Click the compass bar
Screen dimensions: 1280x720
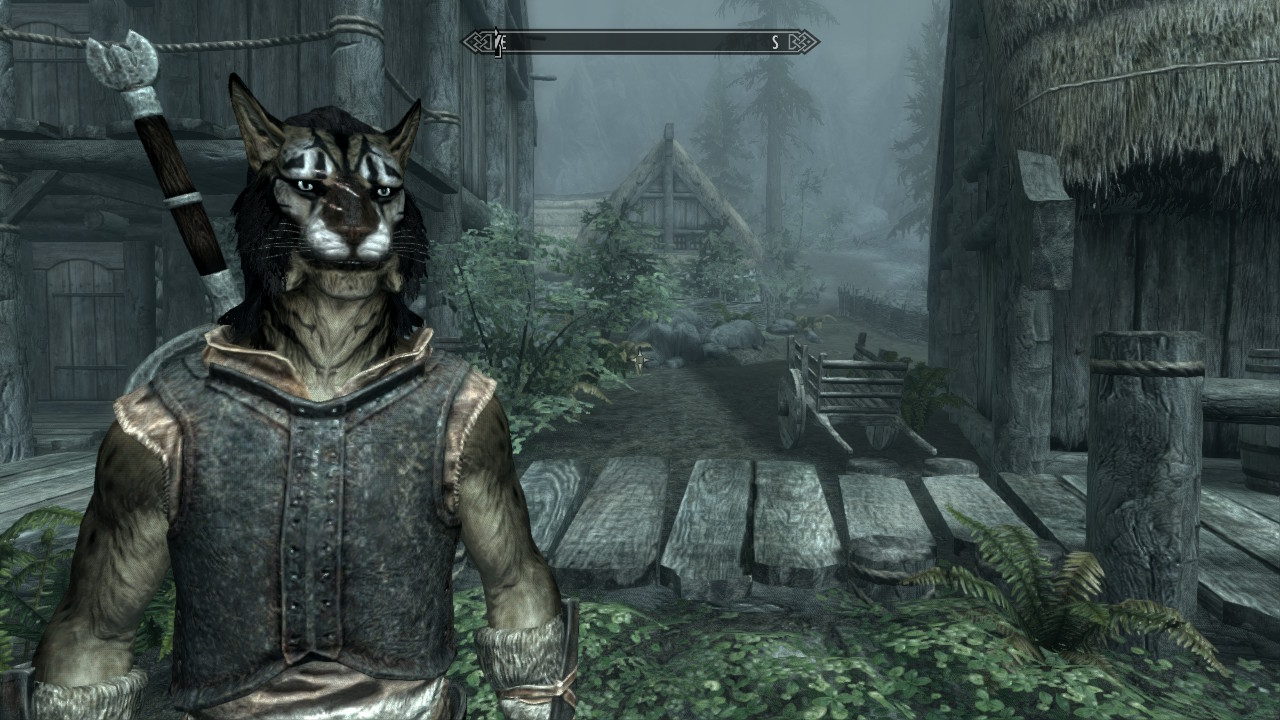pos(640,42)
